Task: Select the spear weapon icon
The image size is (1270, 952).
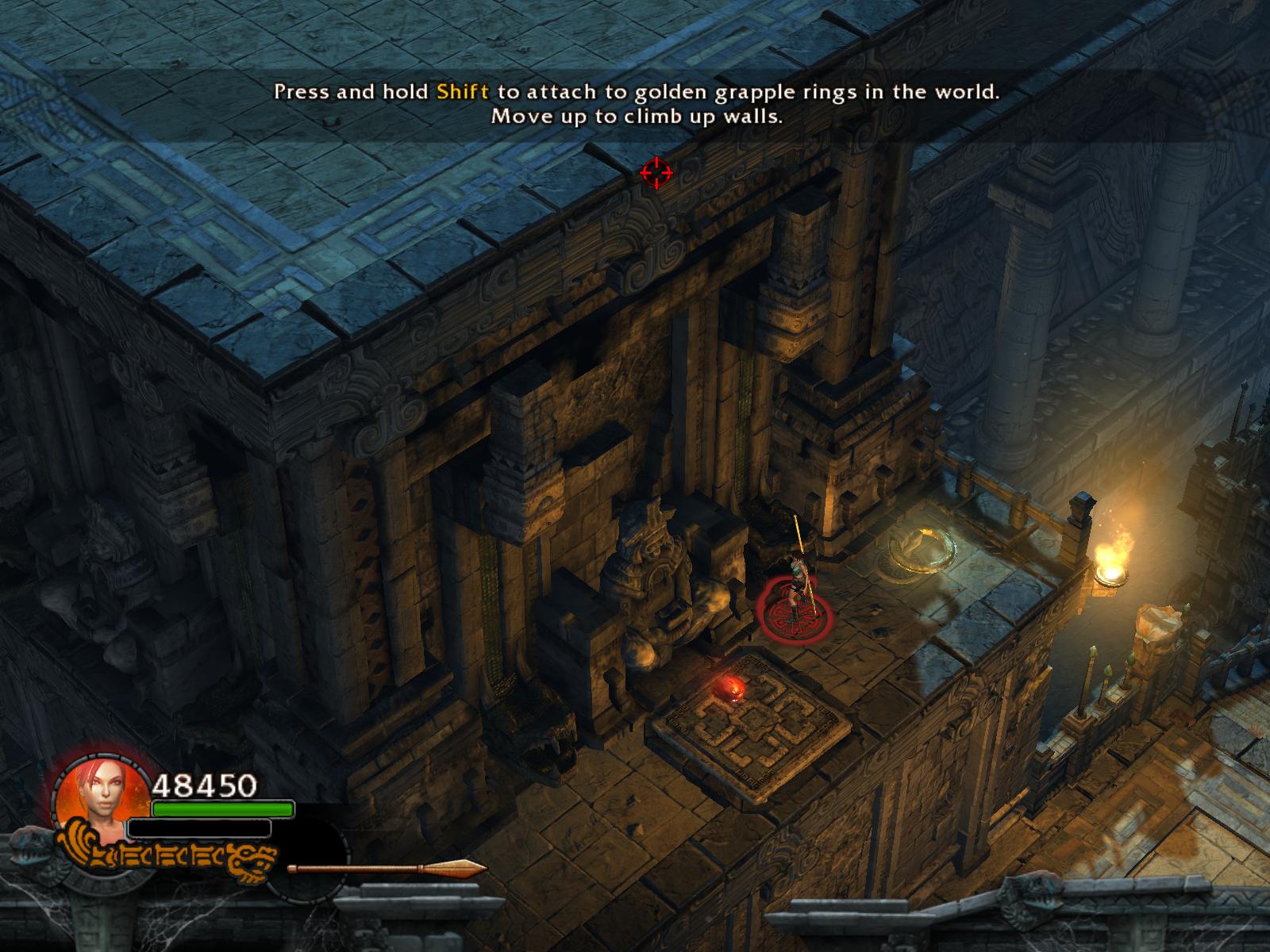Action: tap(387, 869)
